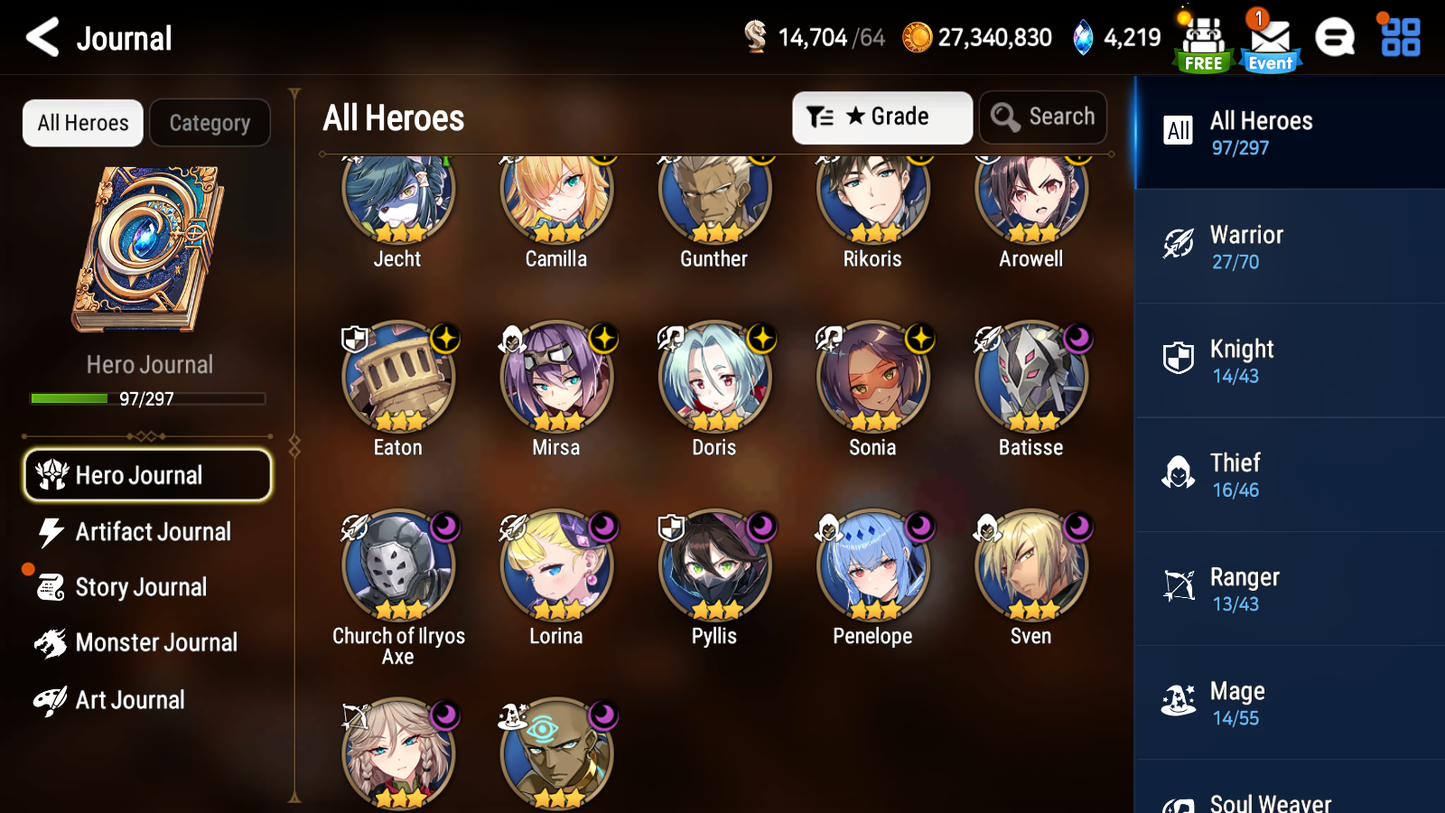
Task: Open the Search for heroes
Action: coord(1043,117)
